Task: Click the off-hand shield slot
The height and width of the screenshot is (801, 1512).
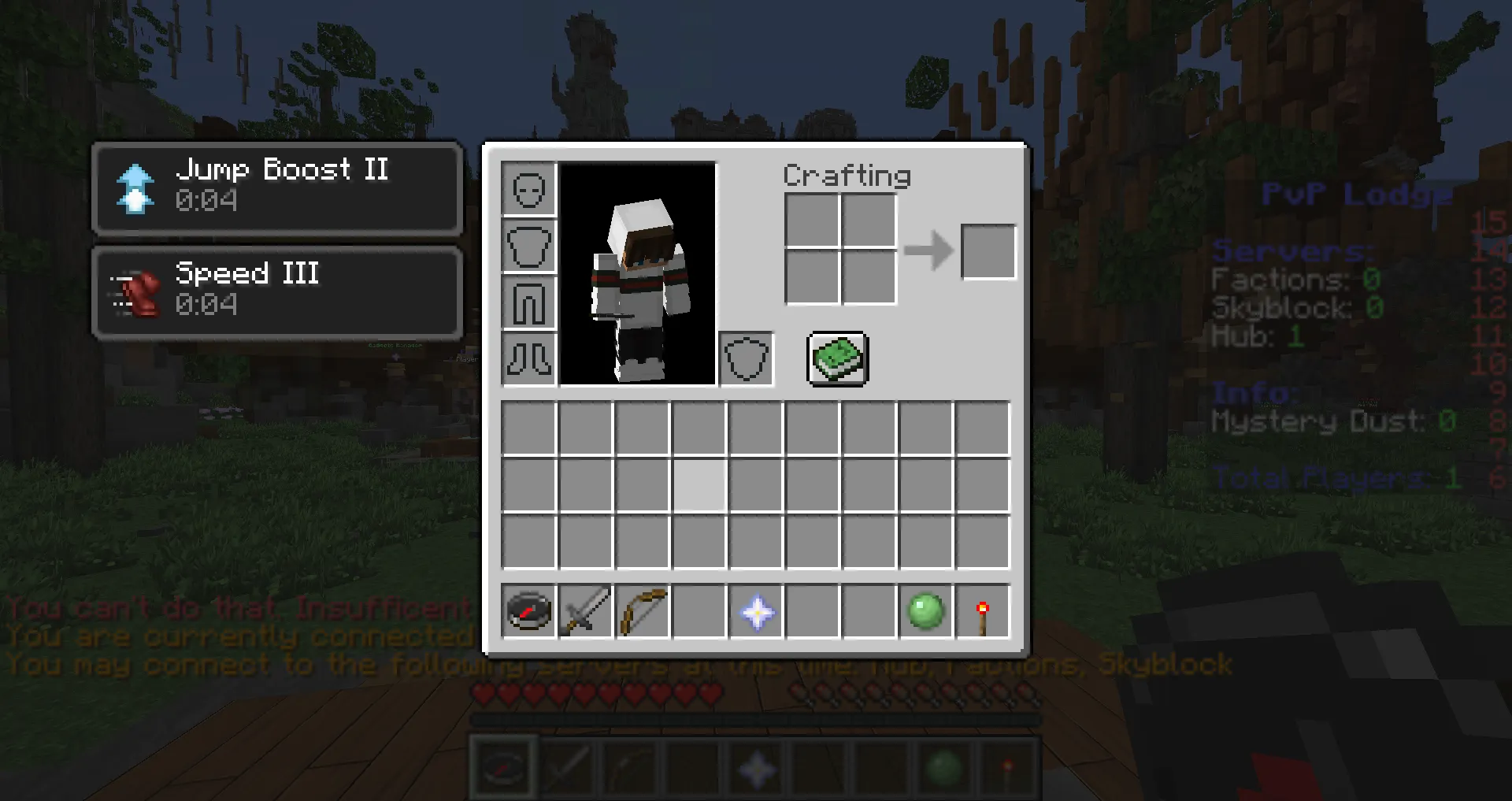Action: point(746,360)
